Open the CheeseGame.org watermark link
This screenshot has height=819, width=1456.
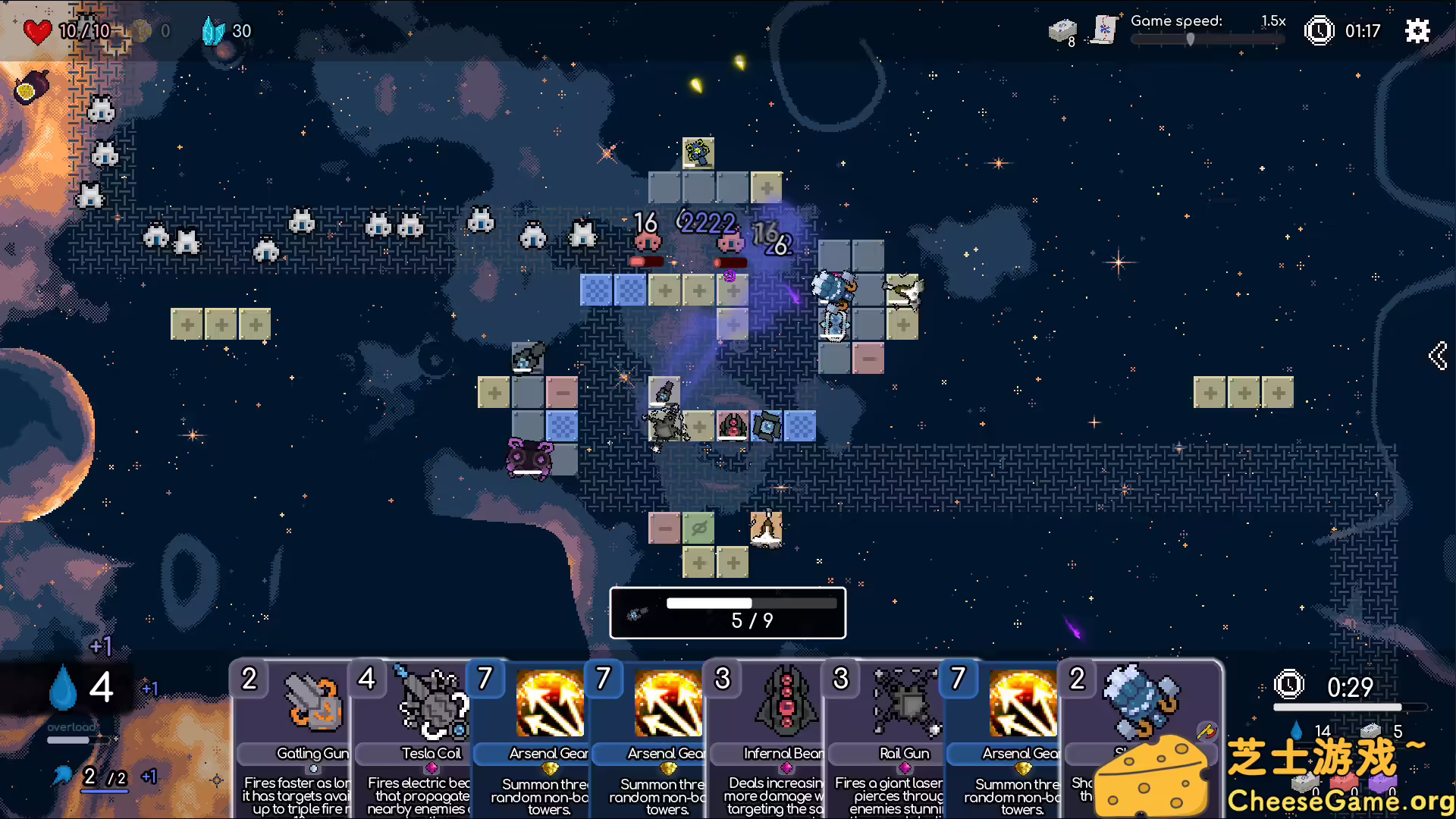1339,801
